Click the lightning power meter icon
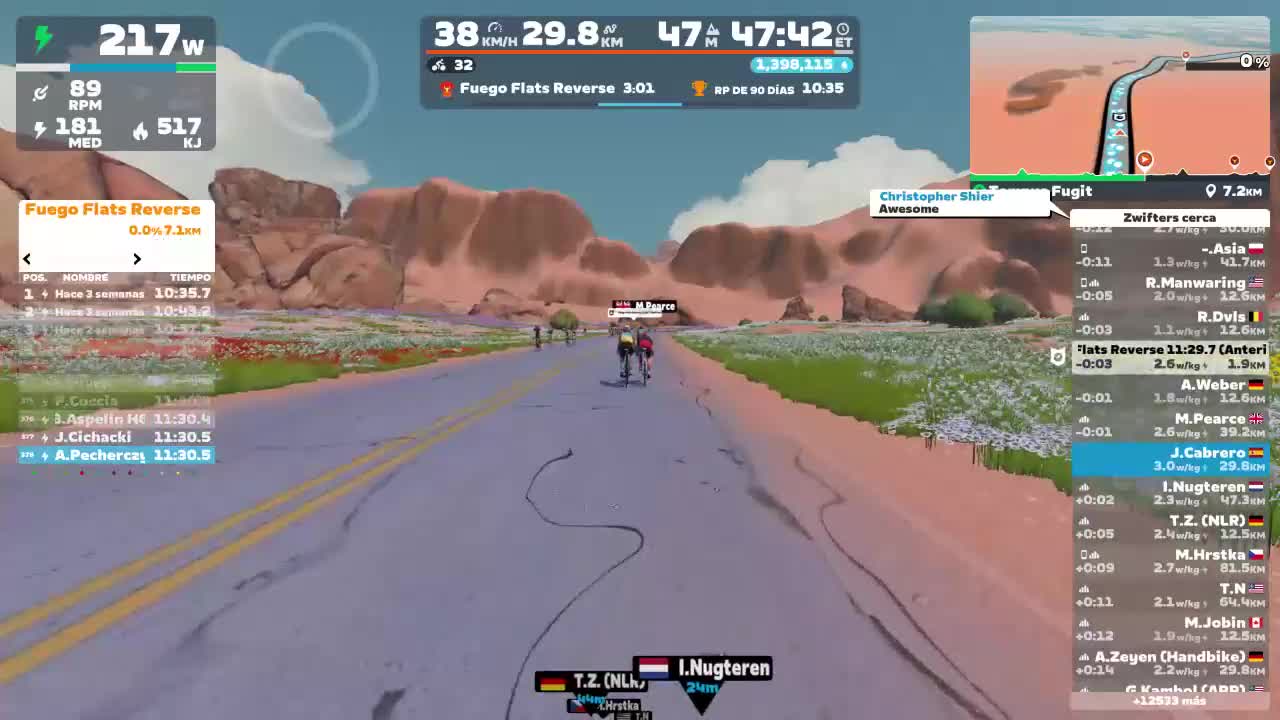 pyautogui.click(x=41, y=37)
